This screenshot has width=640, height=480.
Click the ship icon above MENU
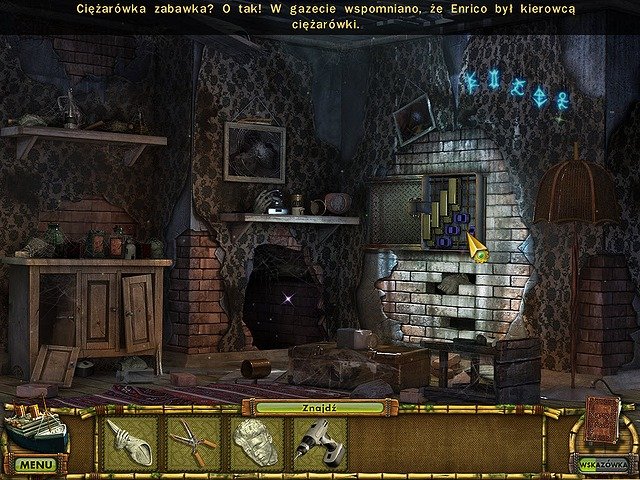coord(35,428)
